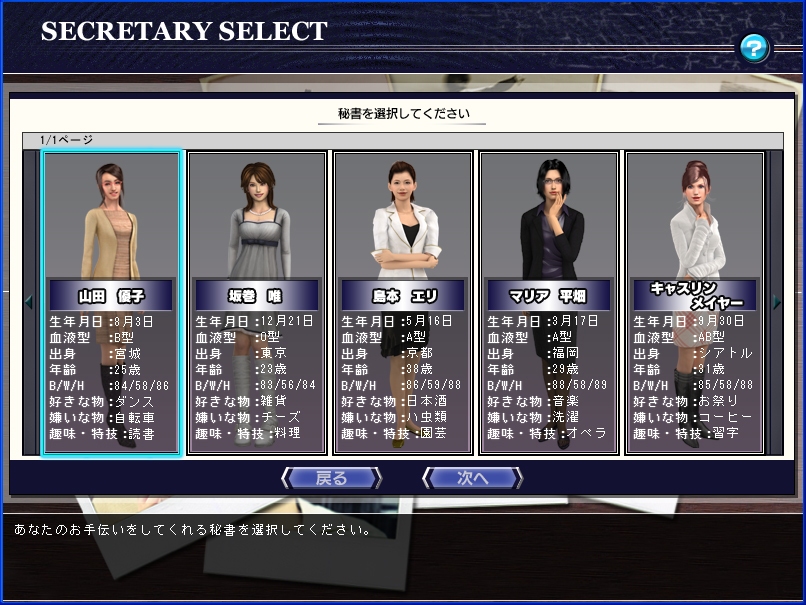Viewport: 806px width, 605px height.
Task: Choose the 坂巻 唯 secretary card
Action: [258, 302]
